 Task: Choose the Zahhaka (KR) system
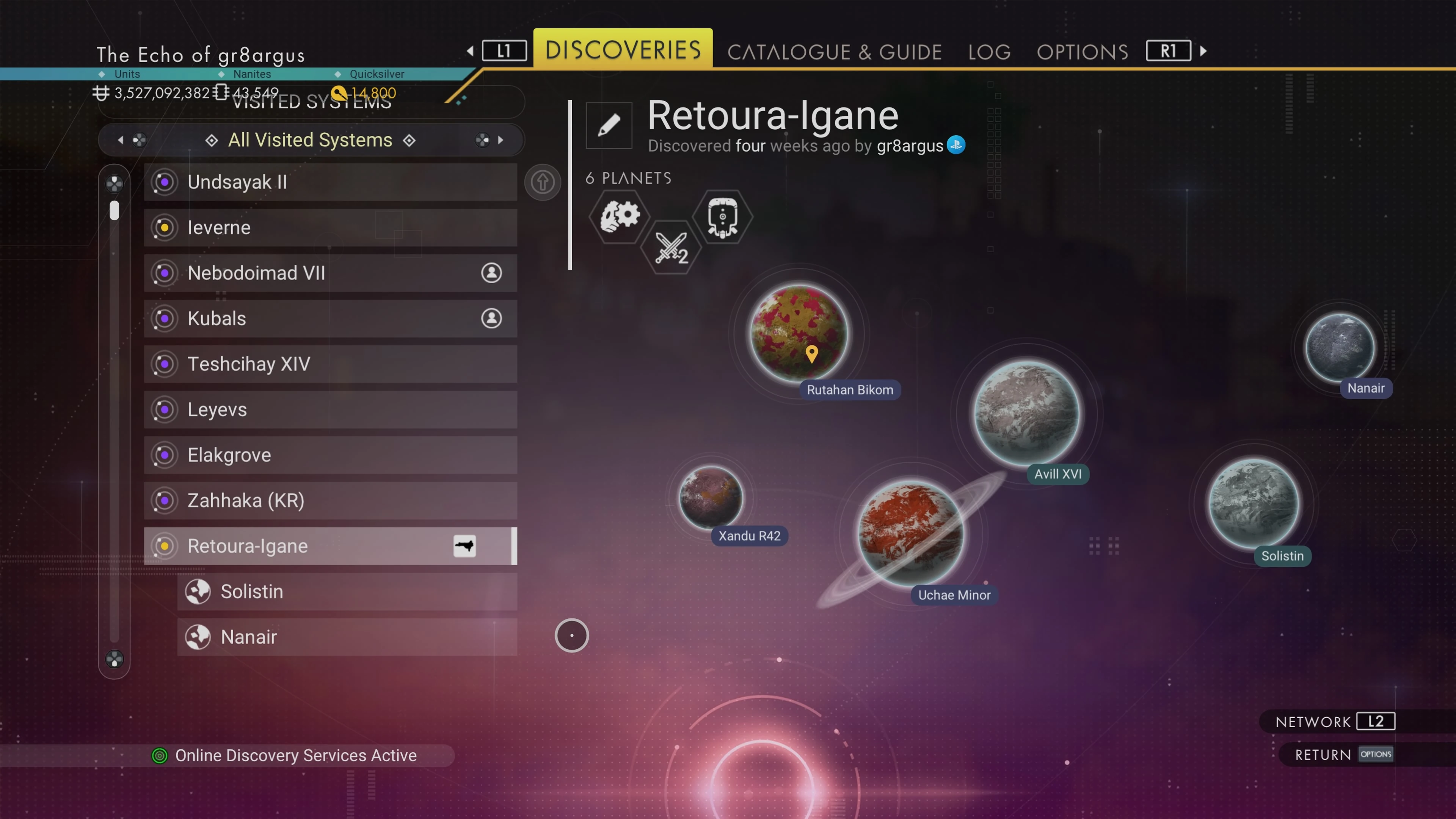tap(330, 501)
